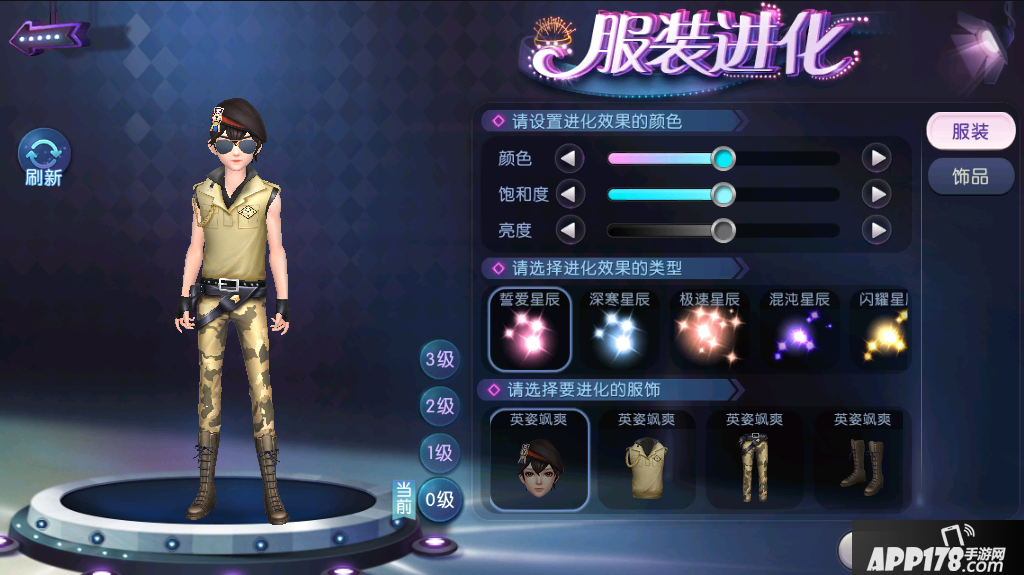
Task: Switch to the 服装 clothing tab
Action: point(969,132)
